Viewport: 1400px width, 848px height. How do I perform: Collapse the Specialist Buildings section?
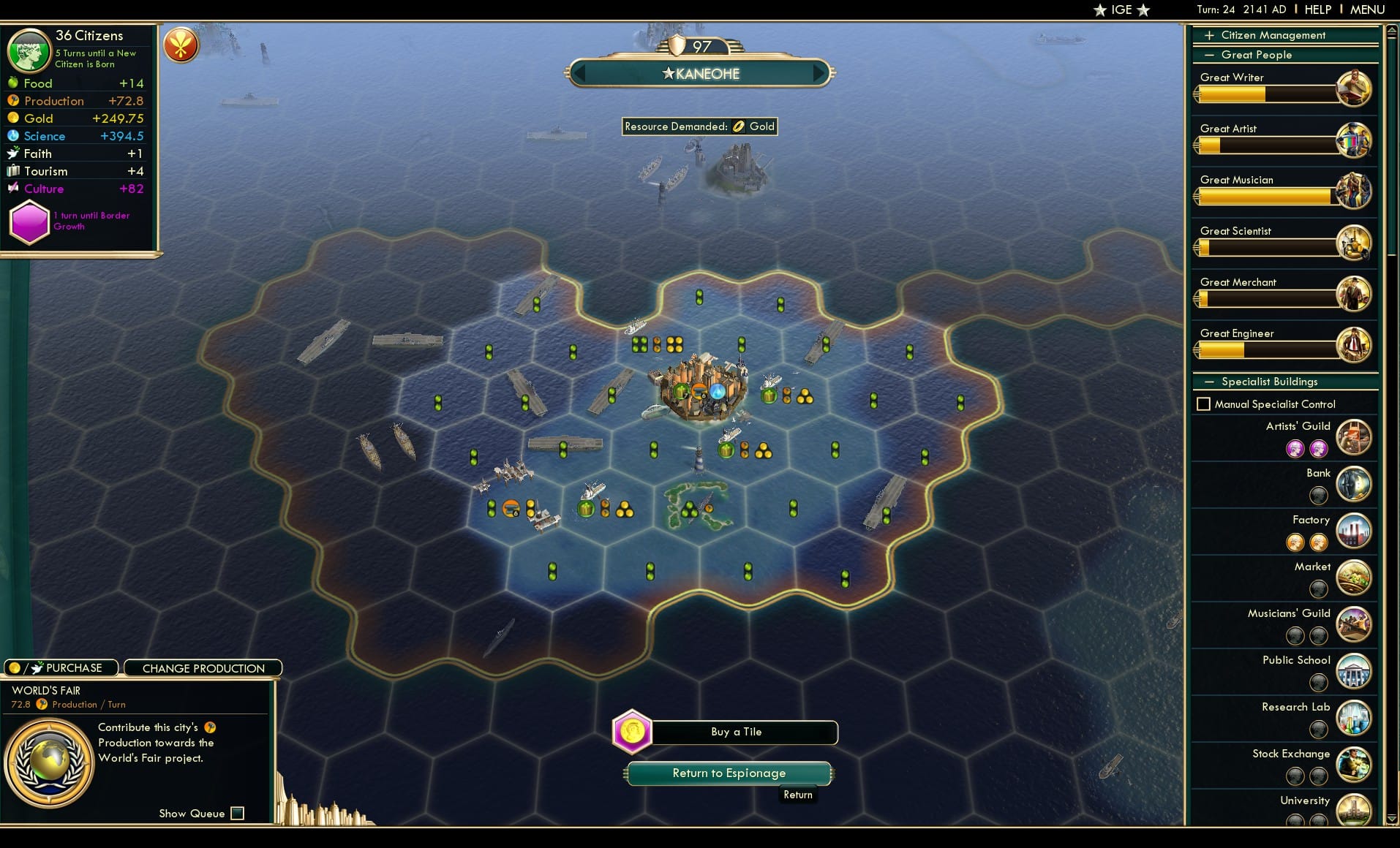tap(1210, 381)
